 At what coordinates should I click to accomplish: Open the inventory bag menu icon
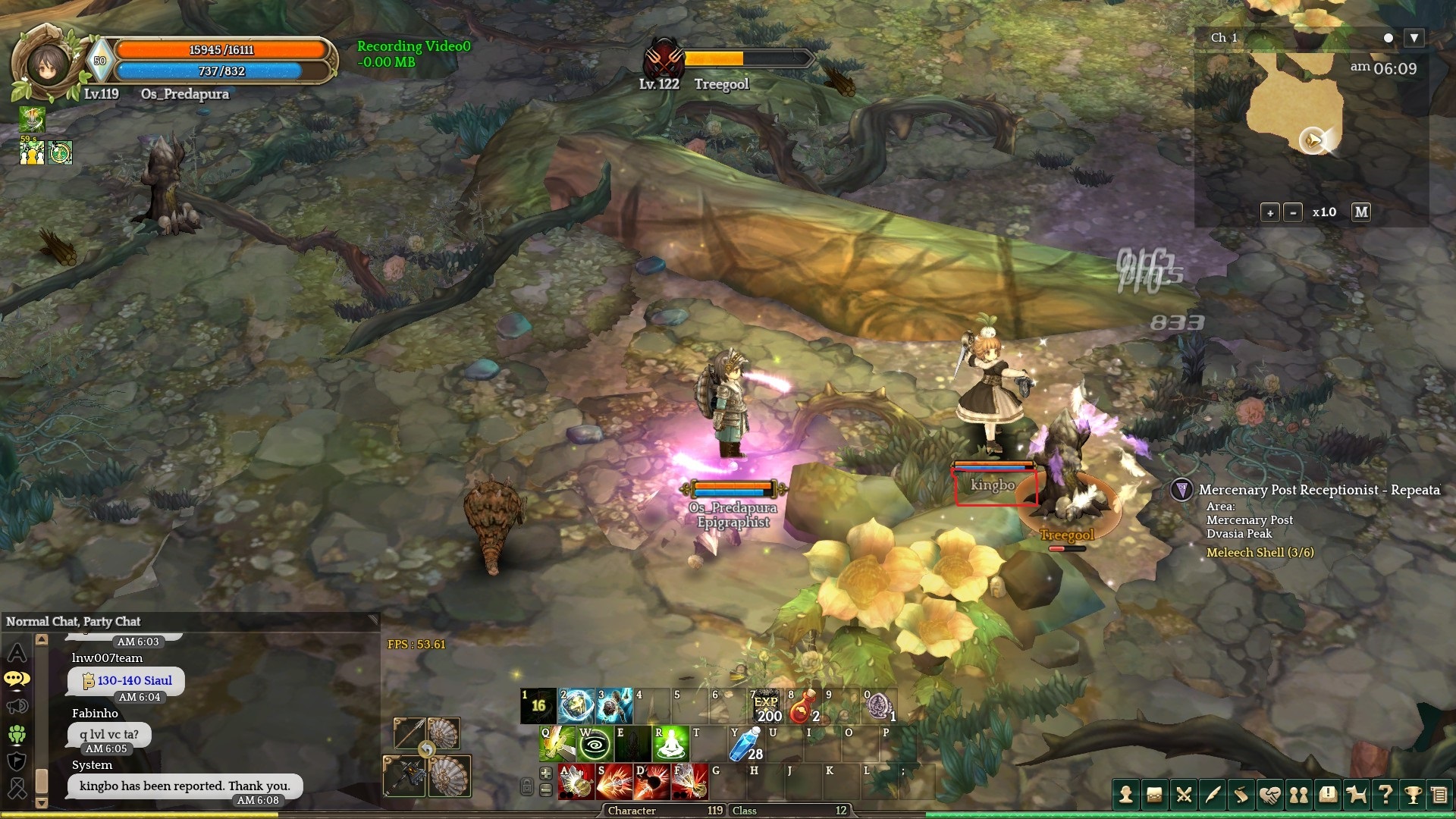click(1154, 795)
